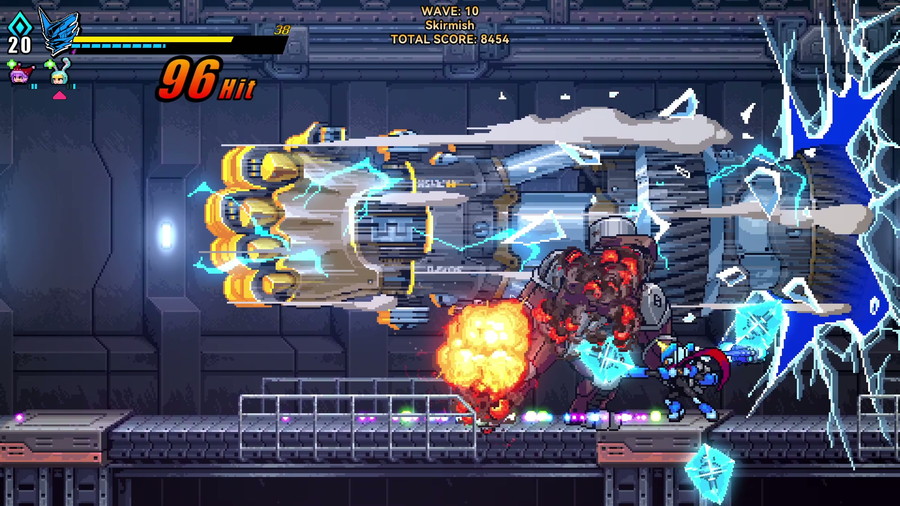Select the purple-haired jester hat support character
900x506 pixels.
pyautogui.click(x=18, y=74)
